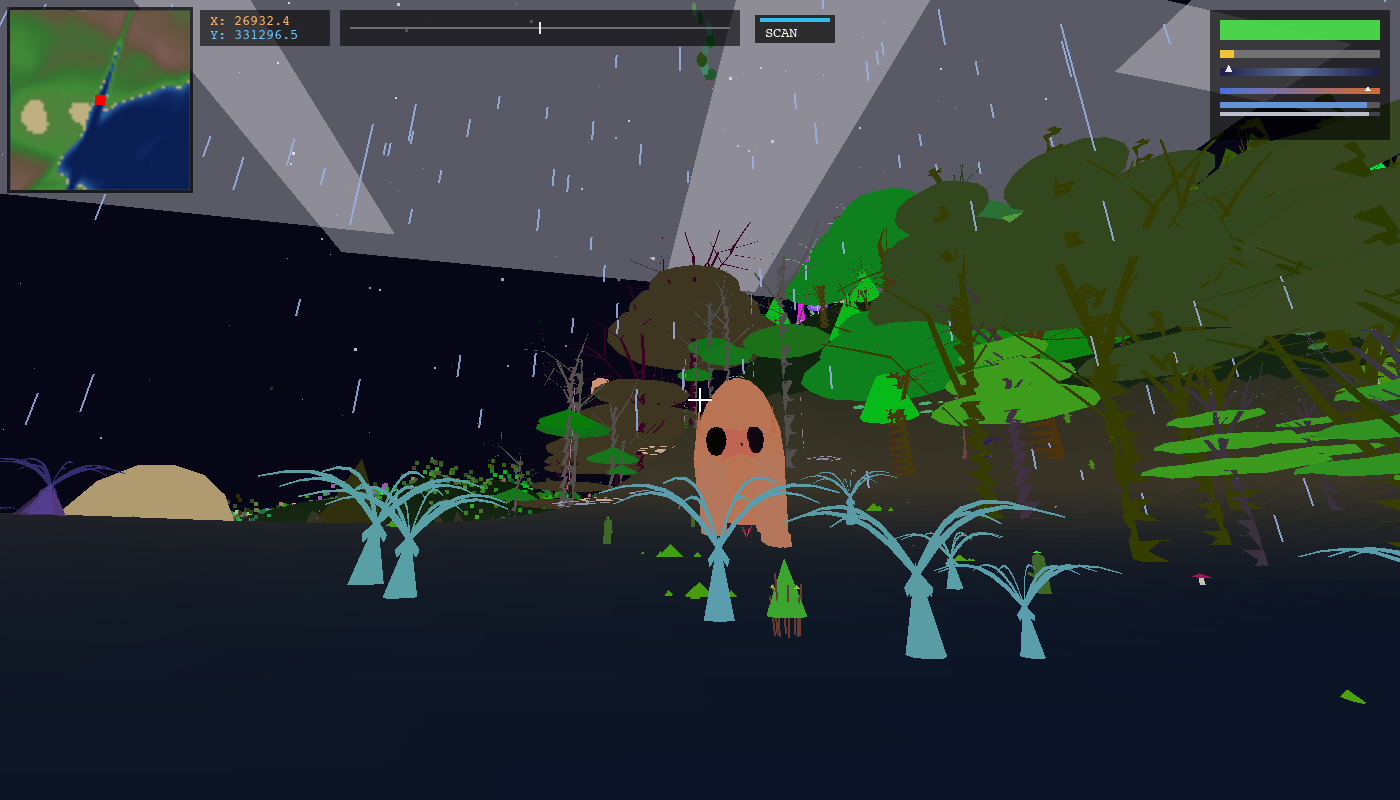Select the marker on the top progress slider
The height and width of the screenshot is (800, 1400).
pos(539,28)
